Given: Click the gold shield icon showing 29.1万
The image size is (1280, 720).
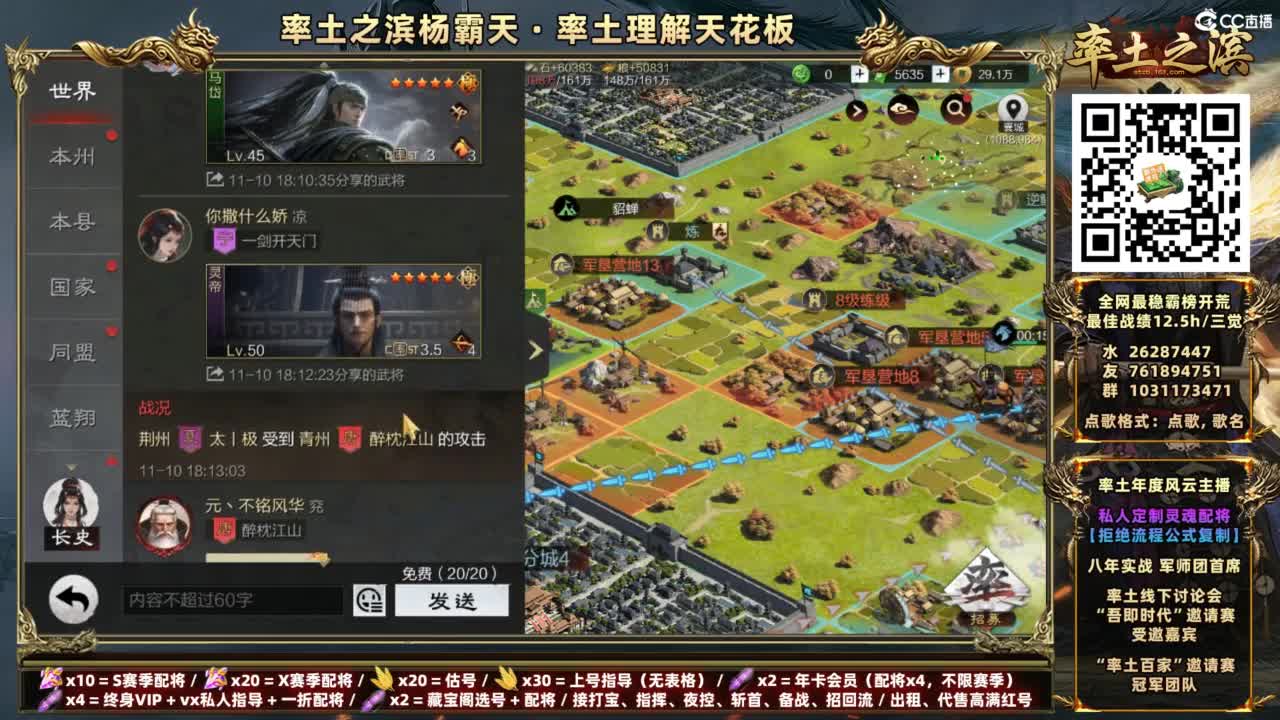Looking at the screenshot, I should 963,72.
